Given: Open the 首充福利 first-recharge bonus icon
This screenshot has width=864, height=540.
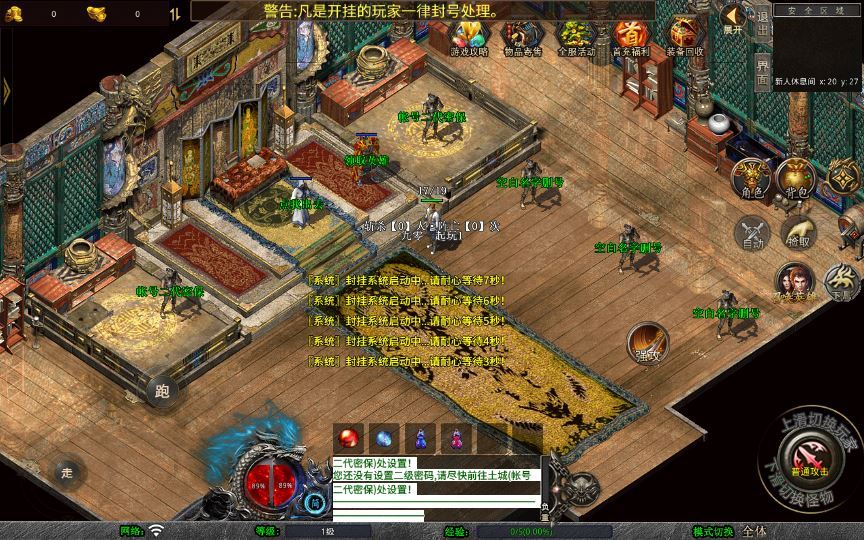Looking at the screenshot, I should tap(630, 38).
